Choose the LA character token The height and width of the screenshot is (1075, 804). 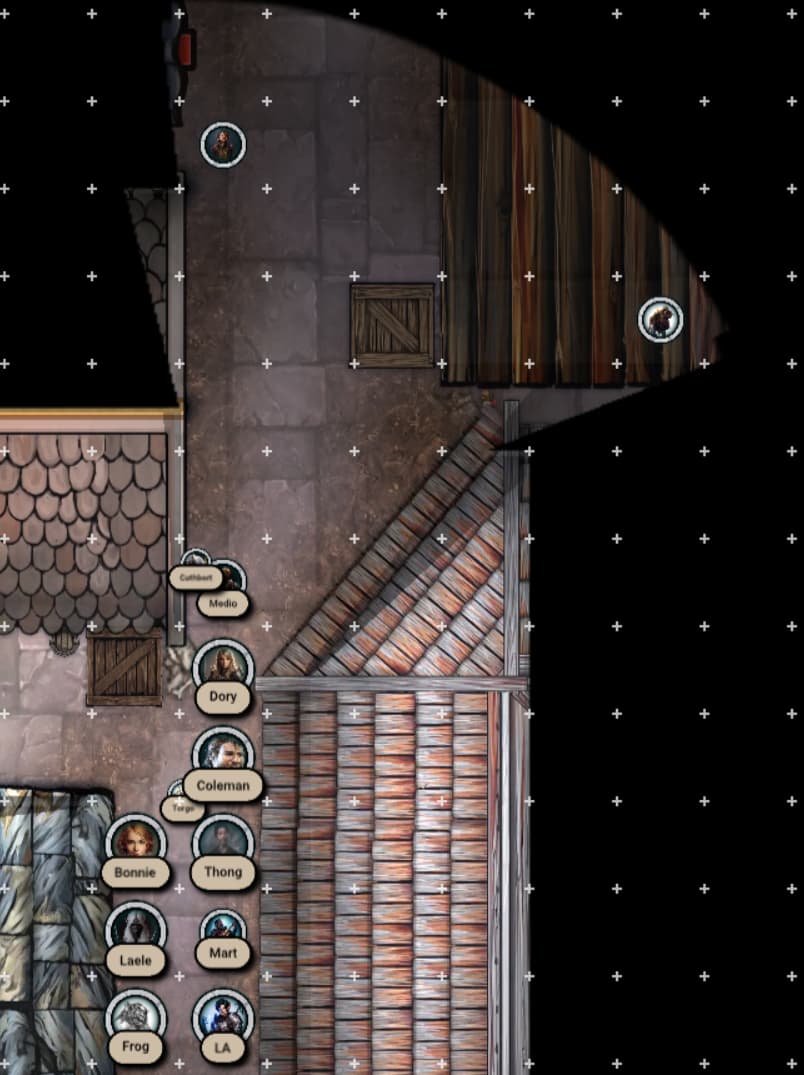coord(223,1017)
